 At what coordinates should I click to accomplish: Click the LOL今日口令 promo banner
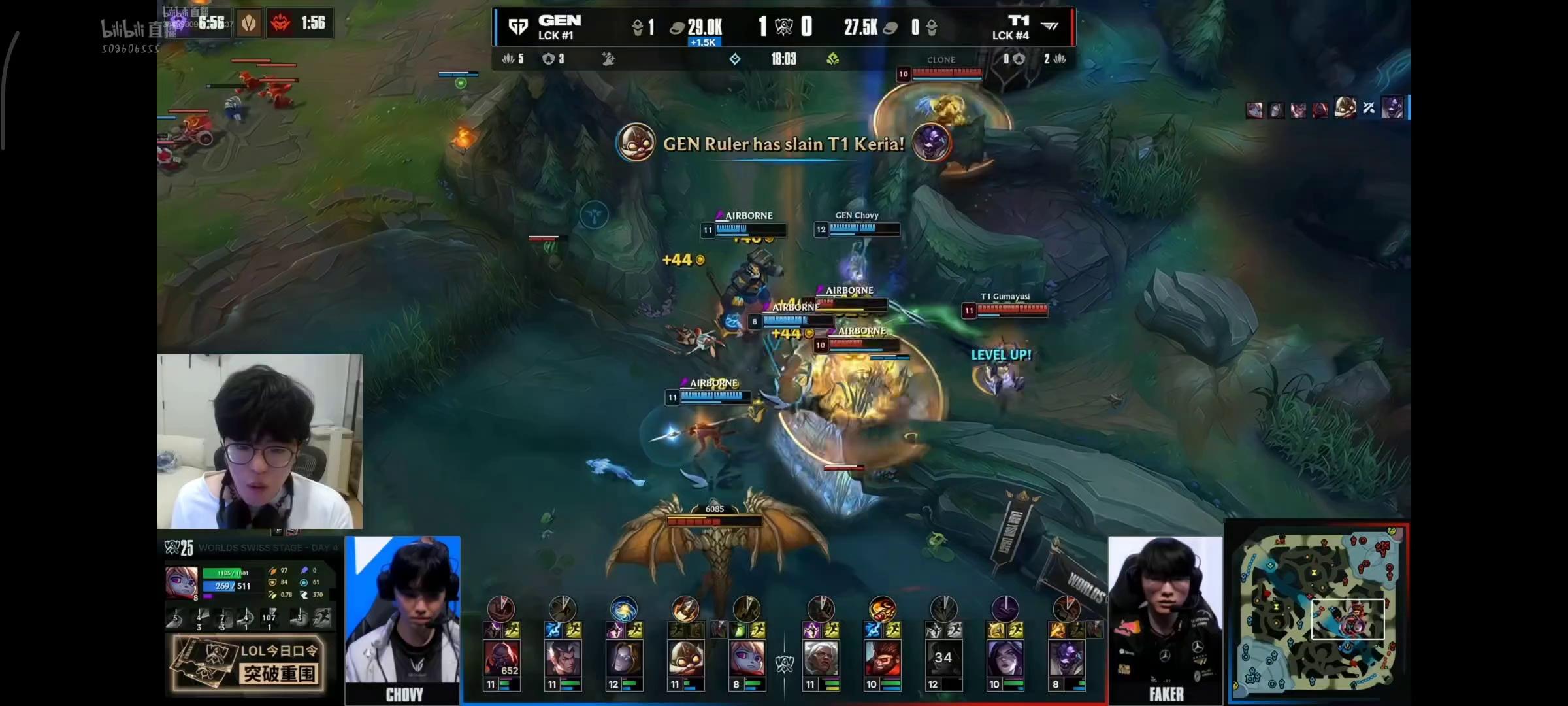click(x=248, y=664)
